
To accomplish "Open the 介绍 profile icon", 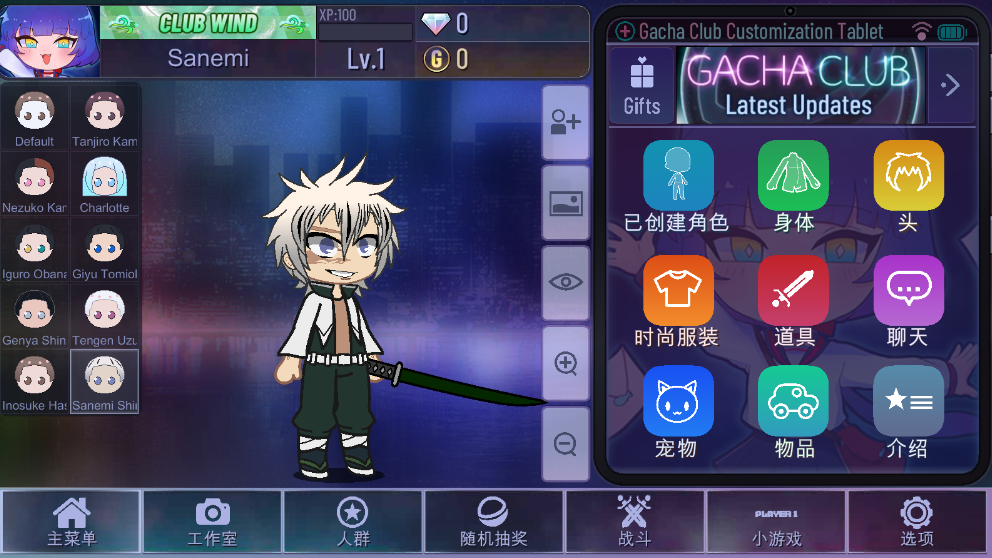I will tap(908, 401).
